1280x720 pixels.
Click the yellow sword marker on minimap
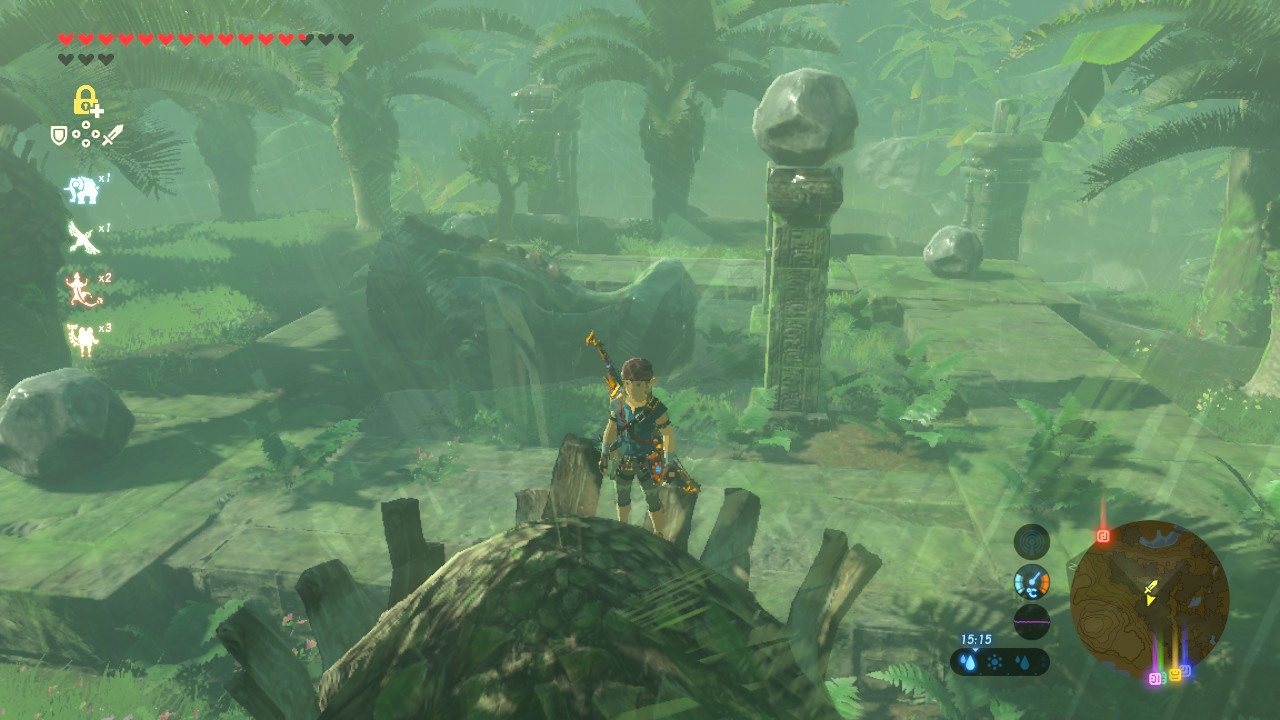(1151, 587)
